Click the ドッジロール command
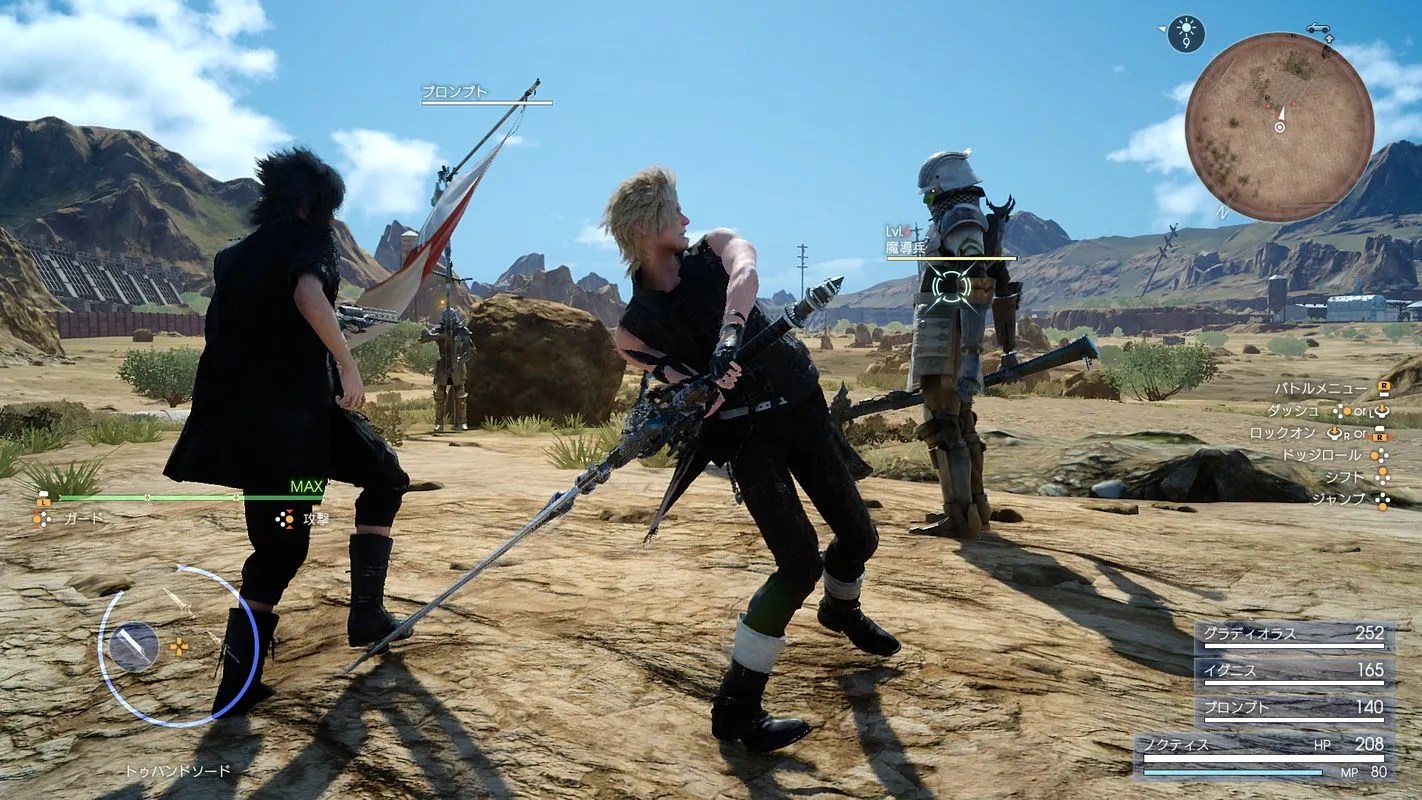Screen dimensions: 1422x800 (x=1323, y=455)
